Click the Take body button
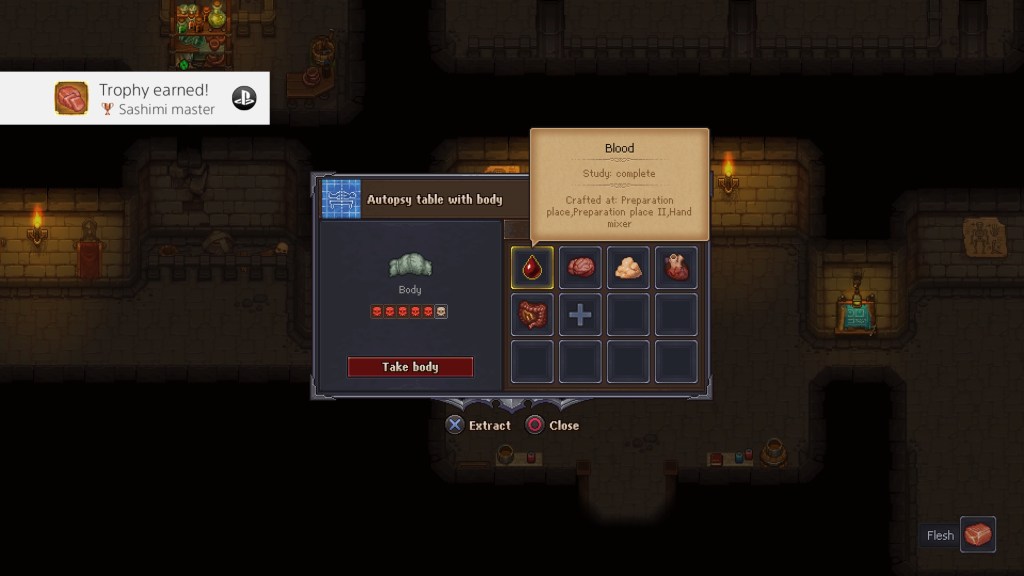 (x=410, y=367)
